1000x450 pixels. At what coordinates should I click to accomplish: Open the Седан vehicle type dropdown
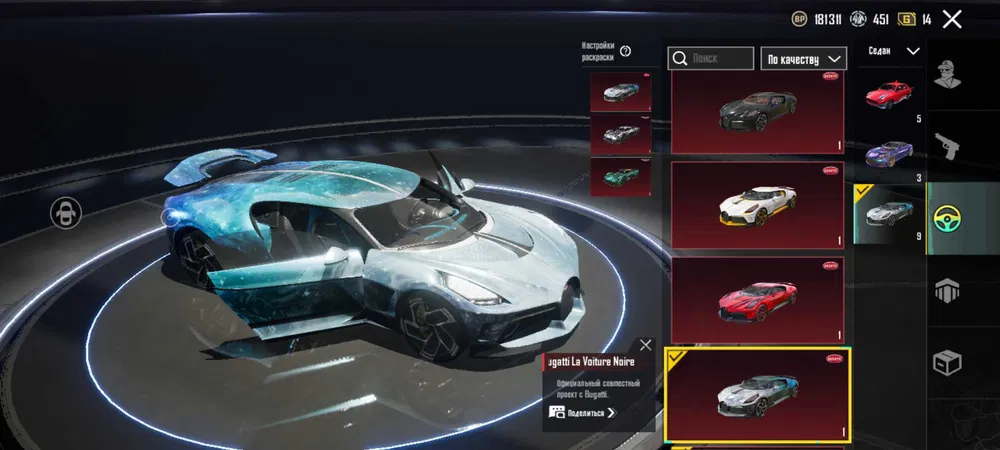[x=894, y=51]
